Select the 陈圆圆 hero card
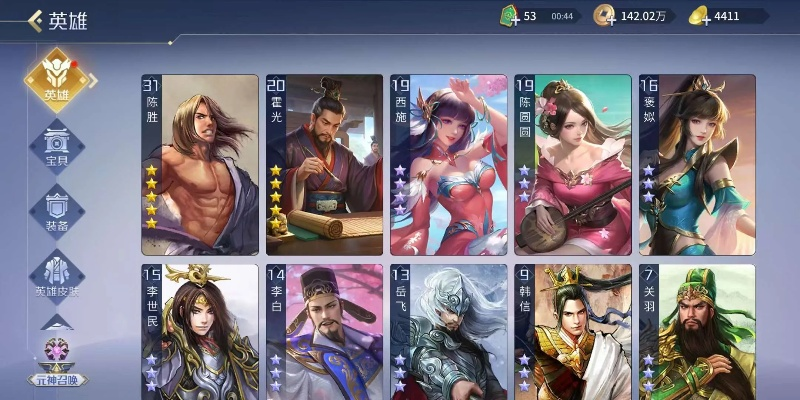Screen dimensions: 800x400 click(573, 165)
